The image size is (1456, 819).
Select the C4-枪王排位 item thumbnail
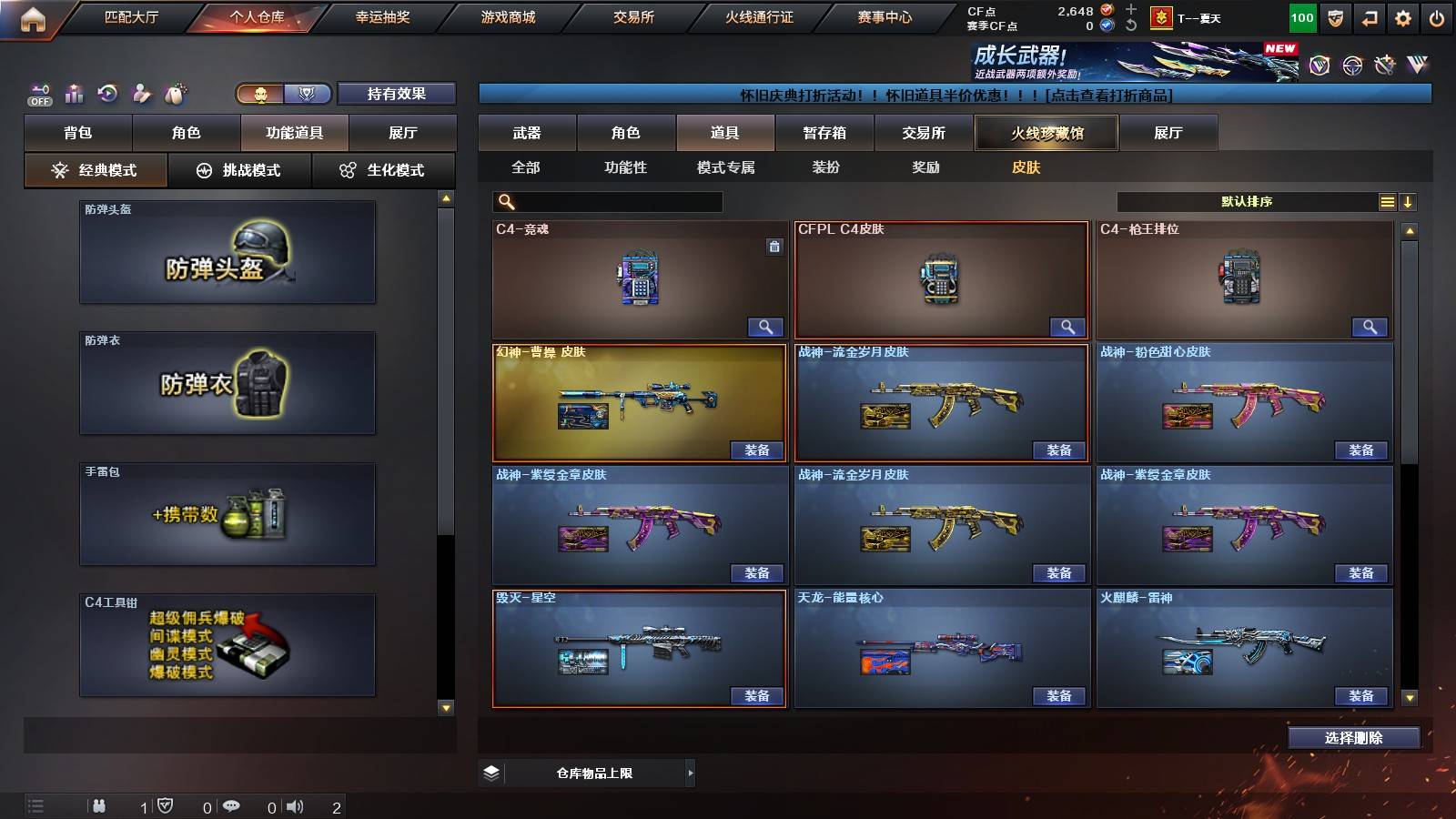(x=1244, y=273)
